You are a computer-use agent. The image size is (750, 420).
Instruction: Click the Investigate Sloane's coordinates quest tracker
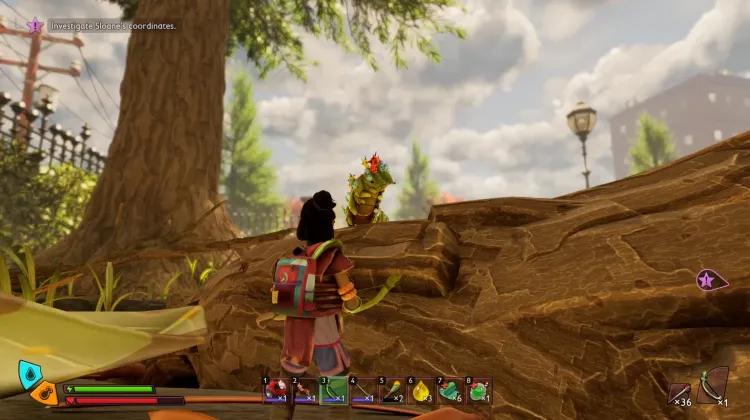coord(101,25)
